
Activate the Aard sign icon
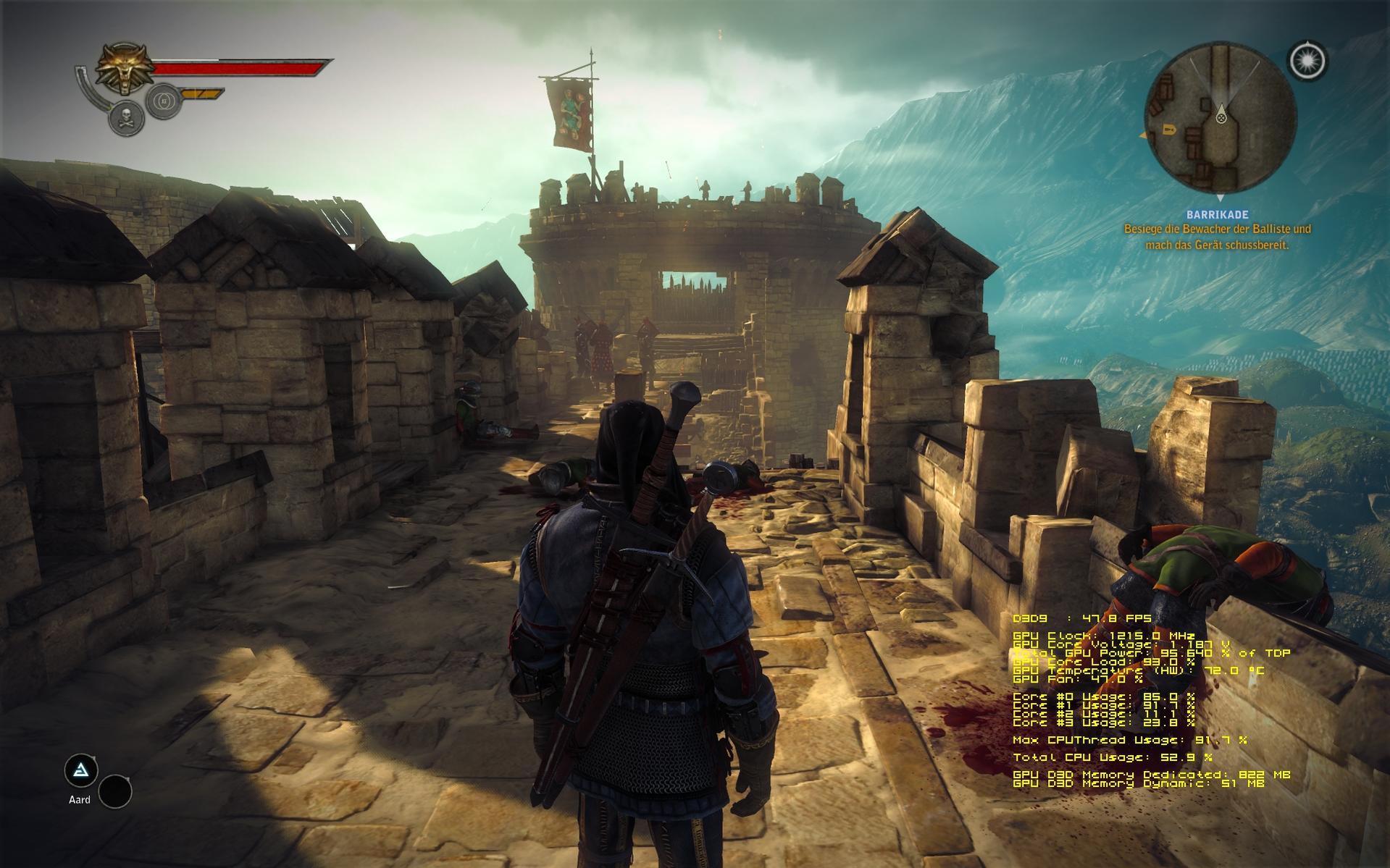[x=81, y=770]
